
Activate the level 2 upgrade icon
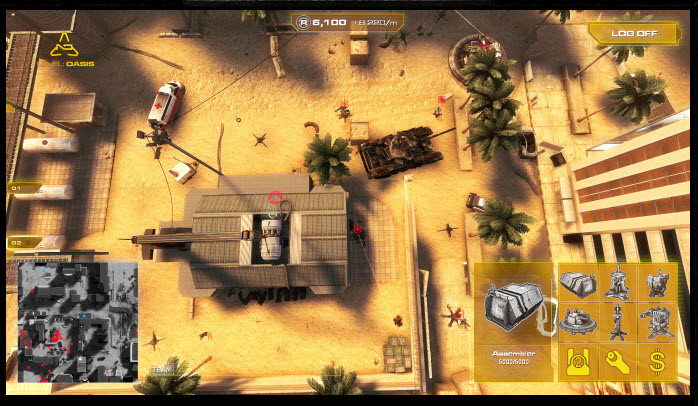tap(577, 362)
